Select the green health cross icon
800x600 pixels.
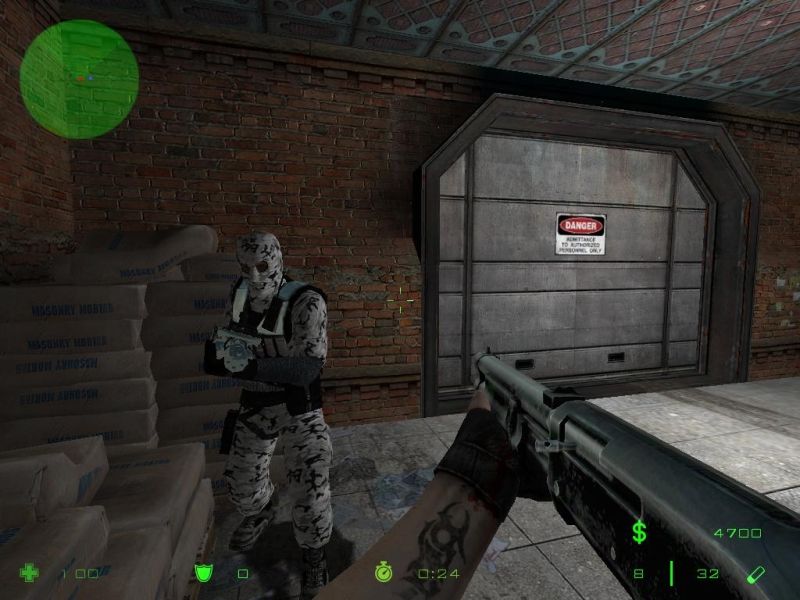[x=29, y=573]
